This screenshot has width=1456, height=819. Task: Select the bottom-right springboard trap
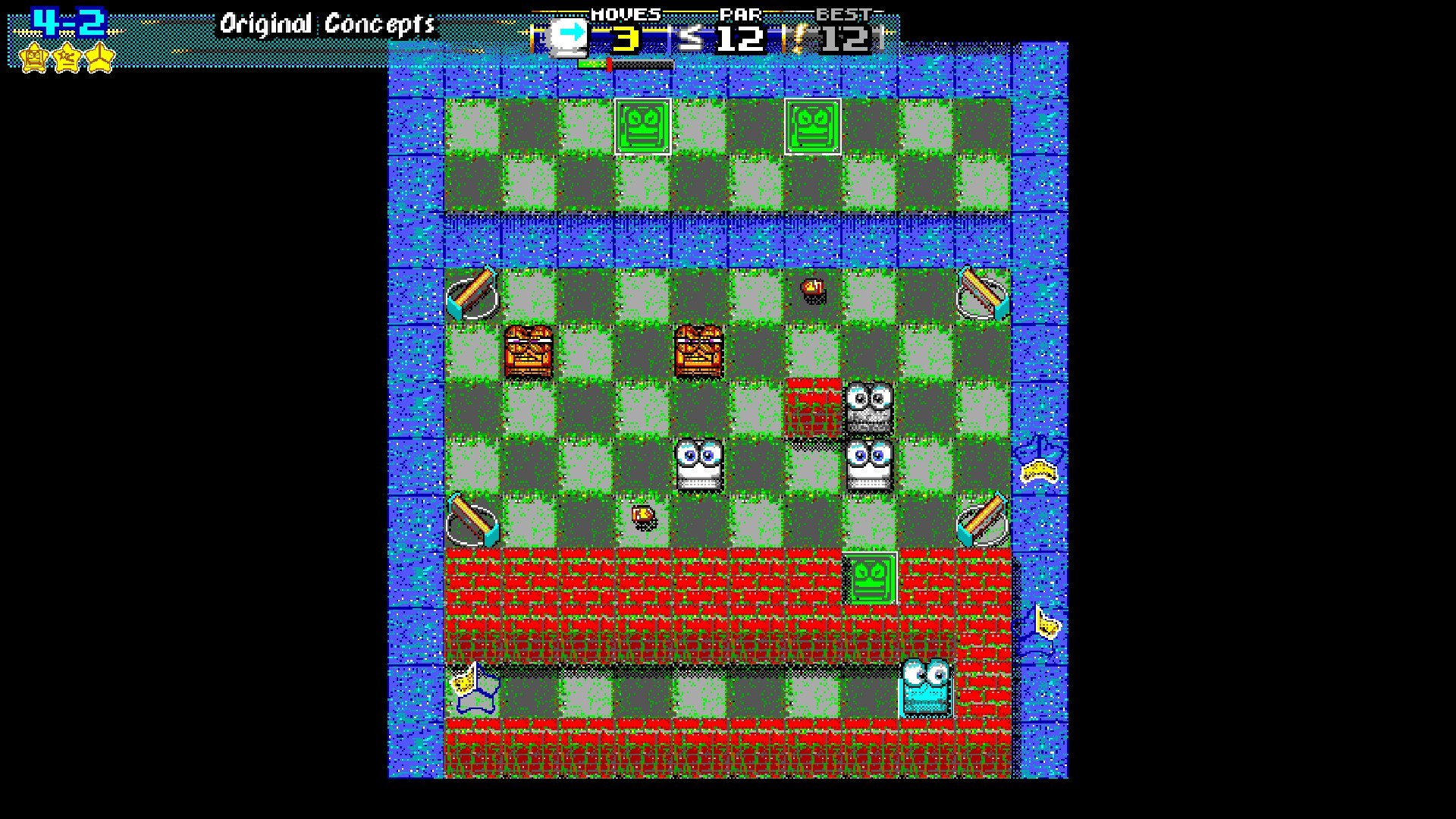click(x=982, y=522)
